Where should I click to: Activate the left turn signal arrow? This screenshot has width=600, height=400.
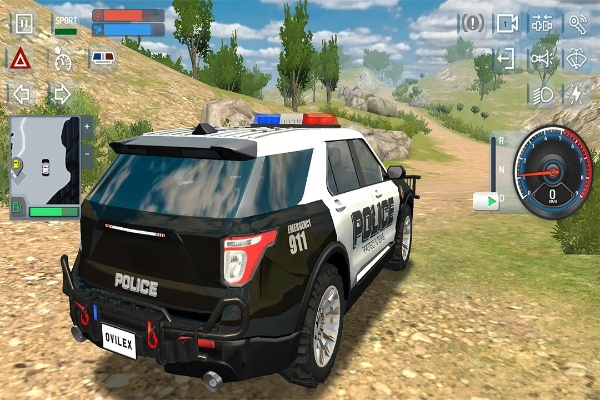[x=20, y=94]
